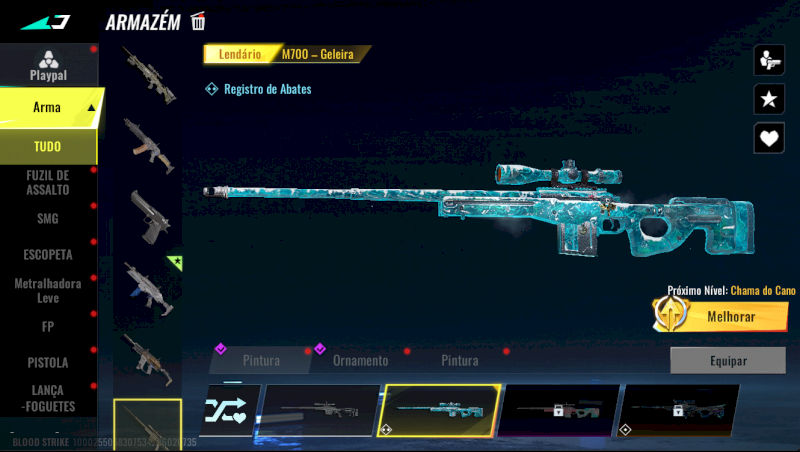Switch to the SMG category
This screenshot has width=800, height=452.
pos(48,218)
